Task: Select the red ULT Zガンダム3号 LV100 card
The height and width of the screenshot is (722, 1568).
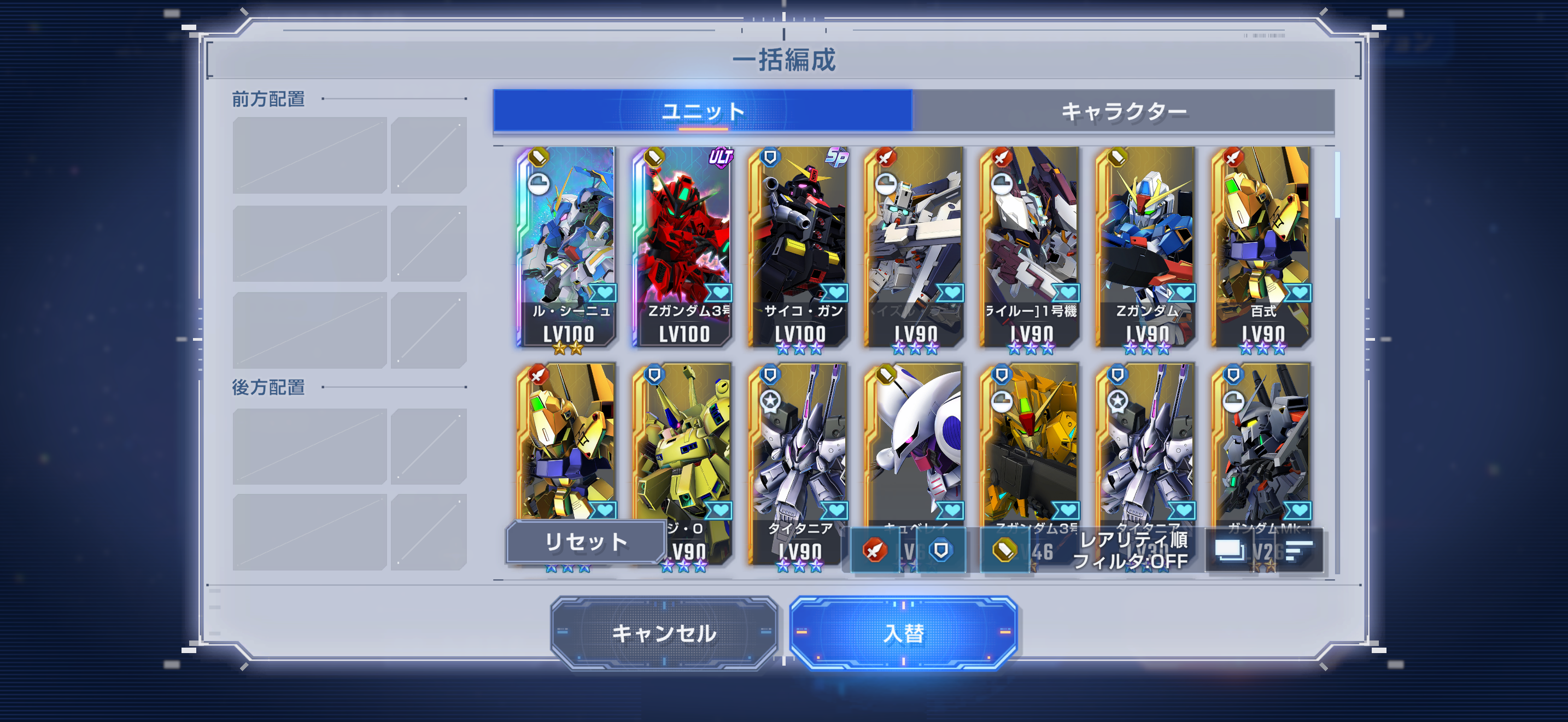Action: click(682, 247)
